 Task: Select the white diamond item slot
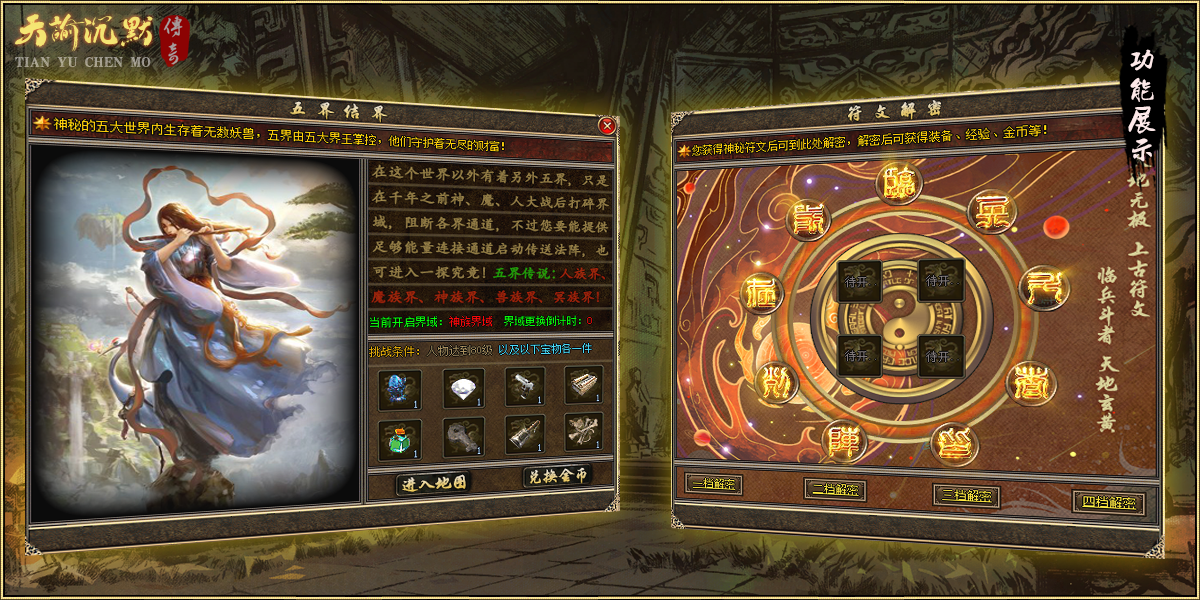coord(464,388)
